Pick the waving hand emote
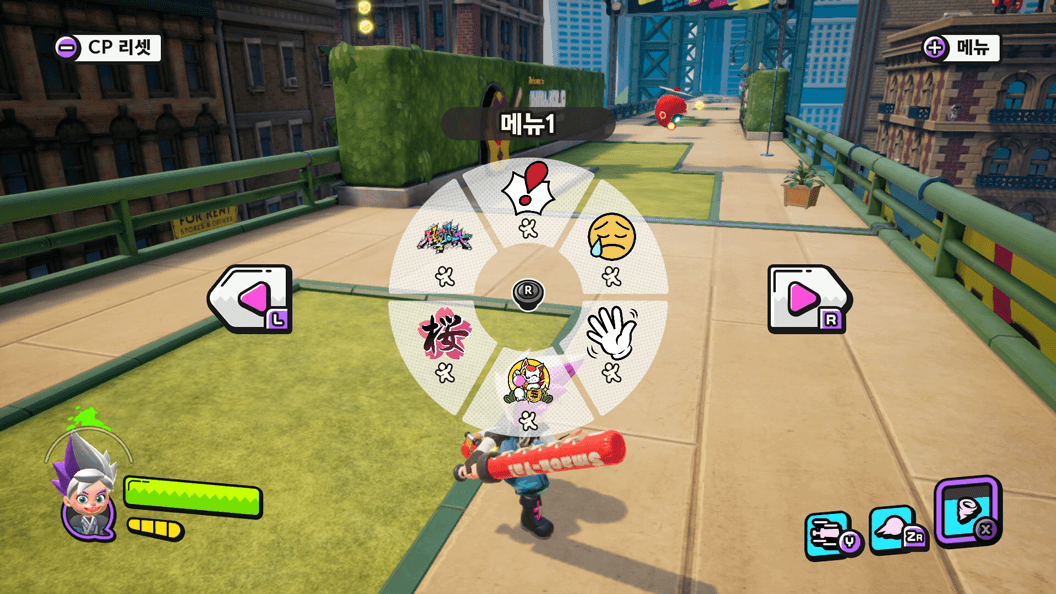 click(x=611, y=332)
